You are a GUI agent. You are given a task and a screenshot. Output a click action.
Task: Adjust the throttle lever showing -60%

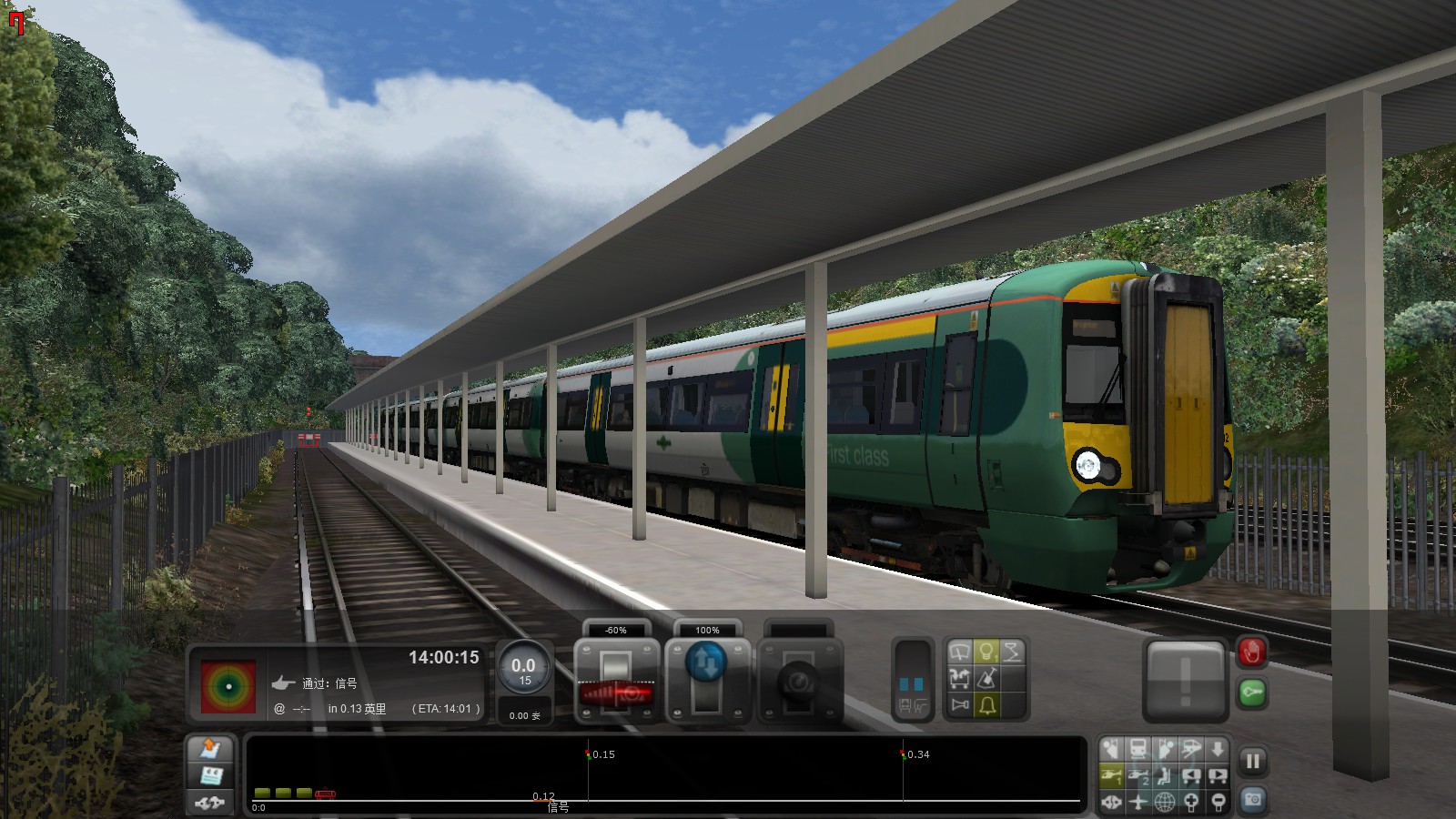617,680
